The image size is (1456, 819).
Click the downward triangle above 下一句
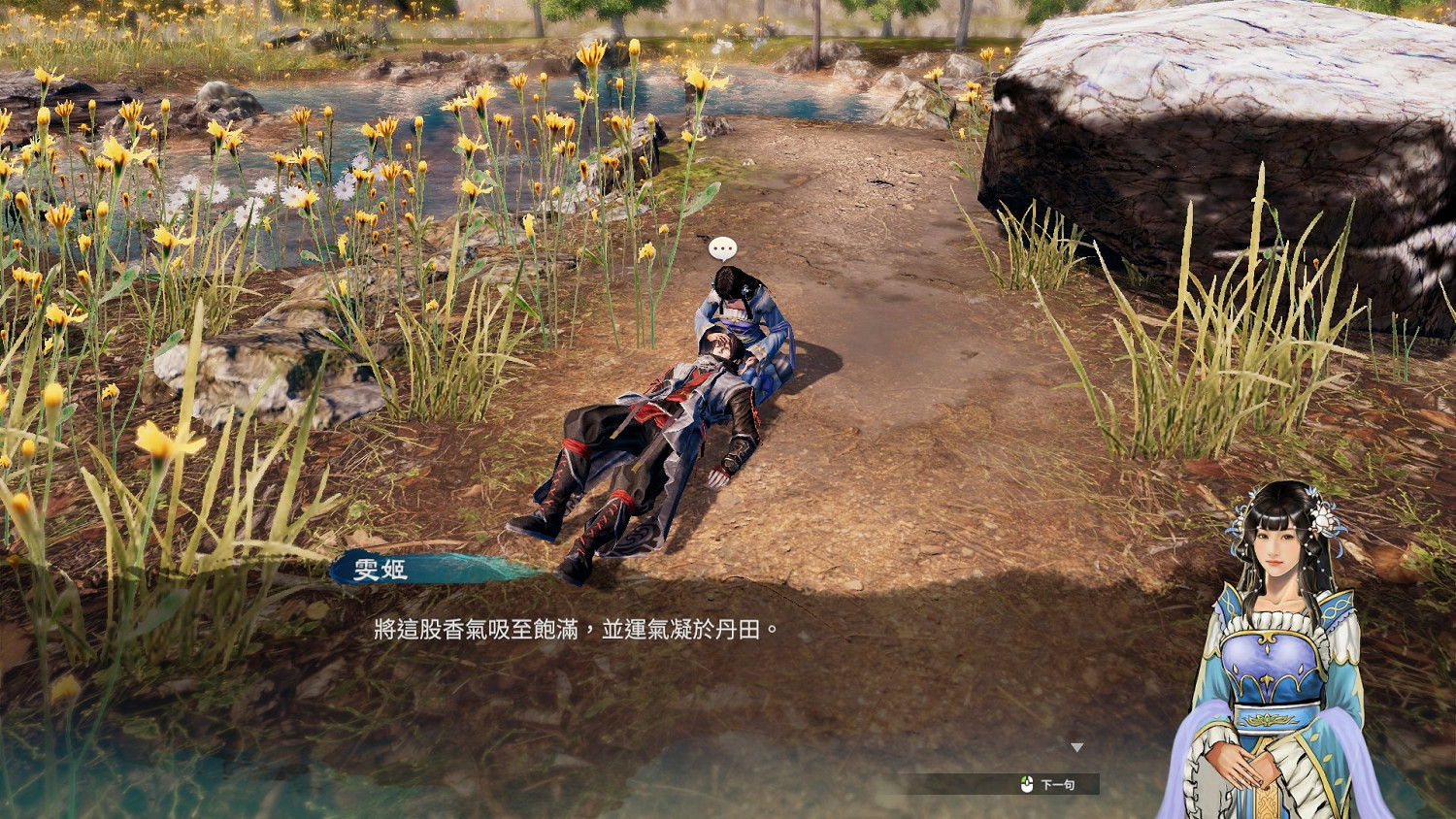pyautogui.click(x=1077, y=746)
